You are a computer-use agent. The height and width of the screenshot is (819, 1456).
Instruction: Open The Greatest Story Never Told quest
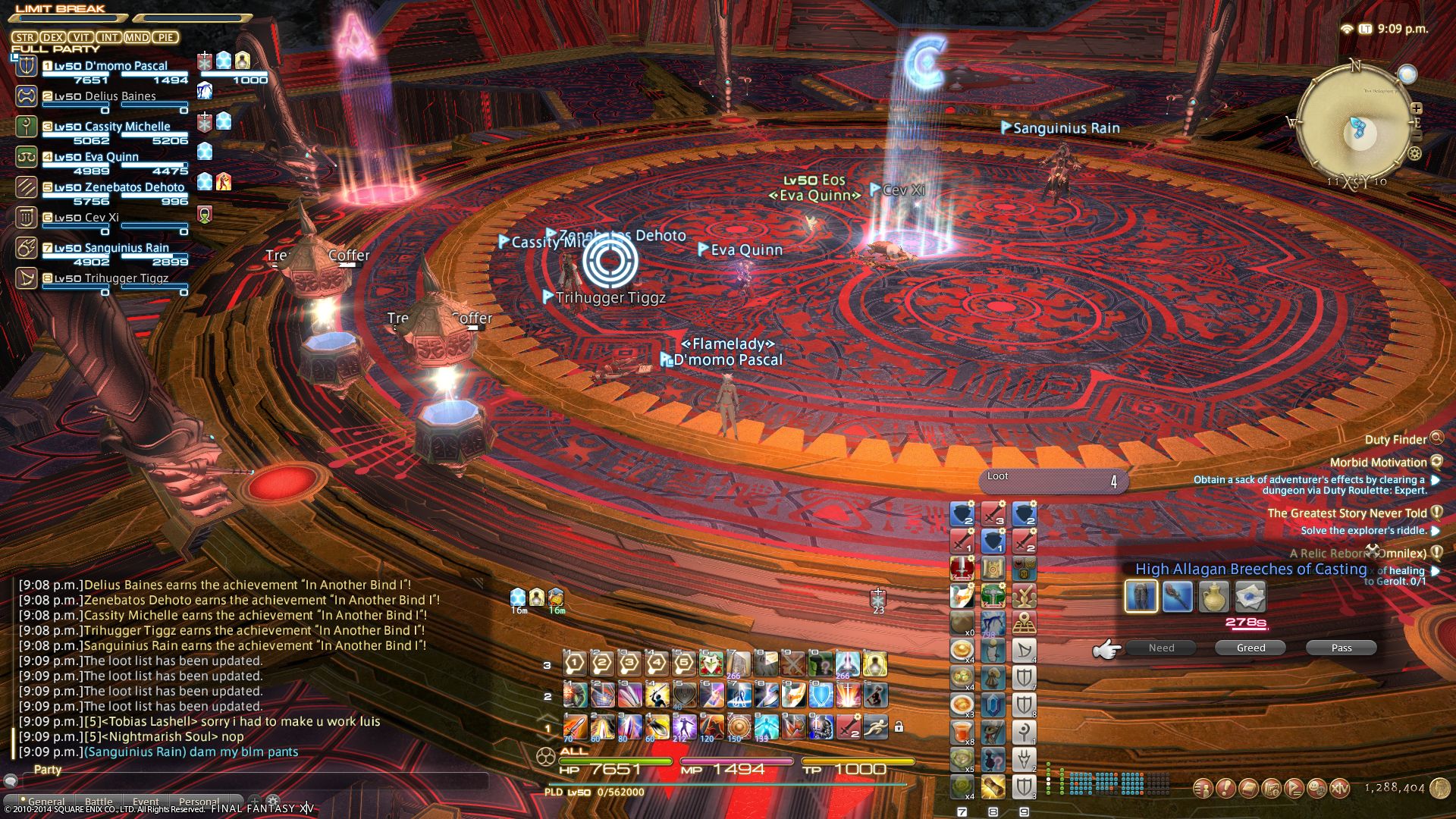[1347, 513]
